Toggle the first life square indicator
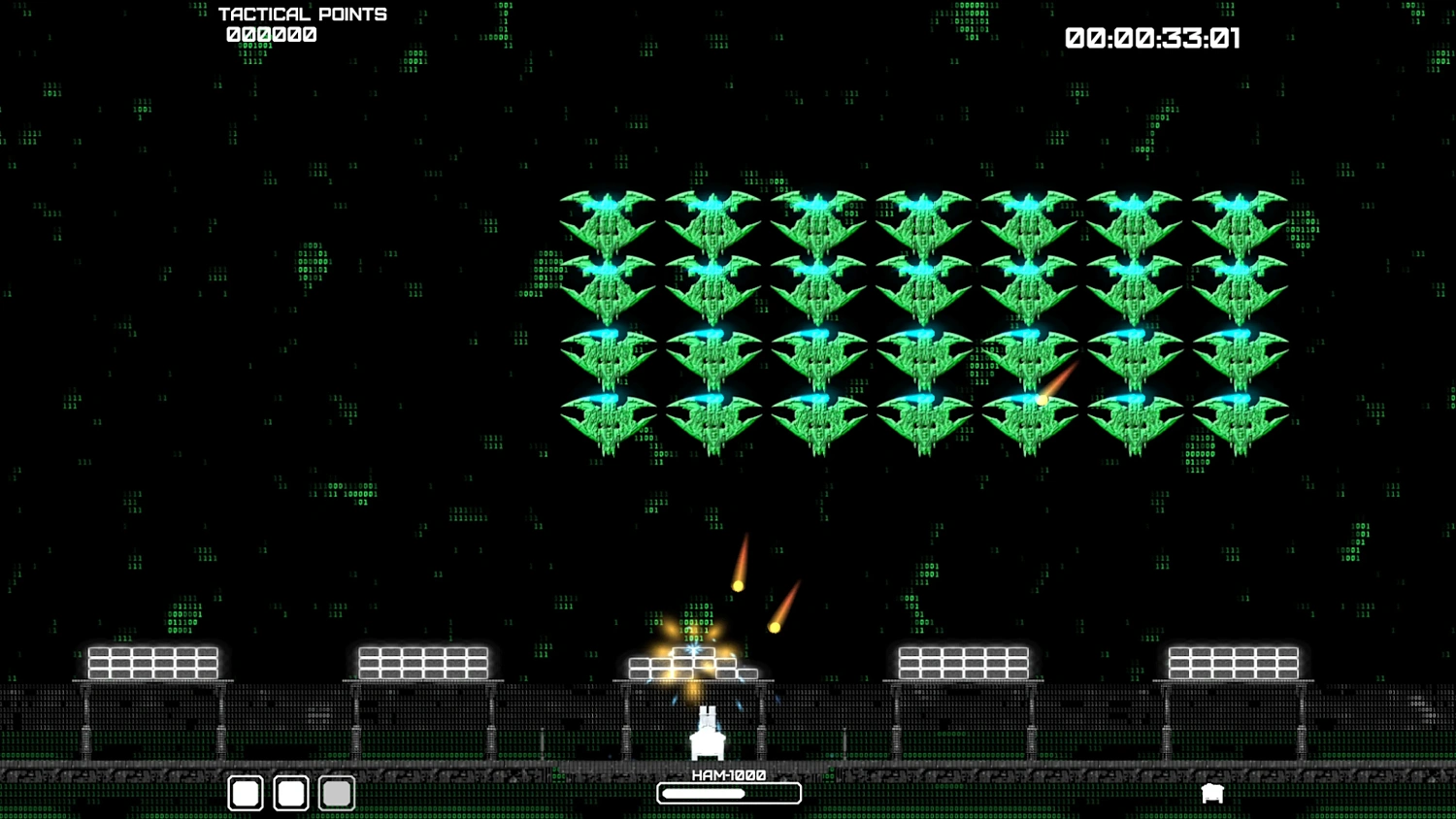Image resolution: width=1456 pixels, height=819 pixels. [245, 793]
